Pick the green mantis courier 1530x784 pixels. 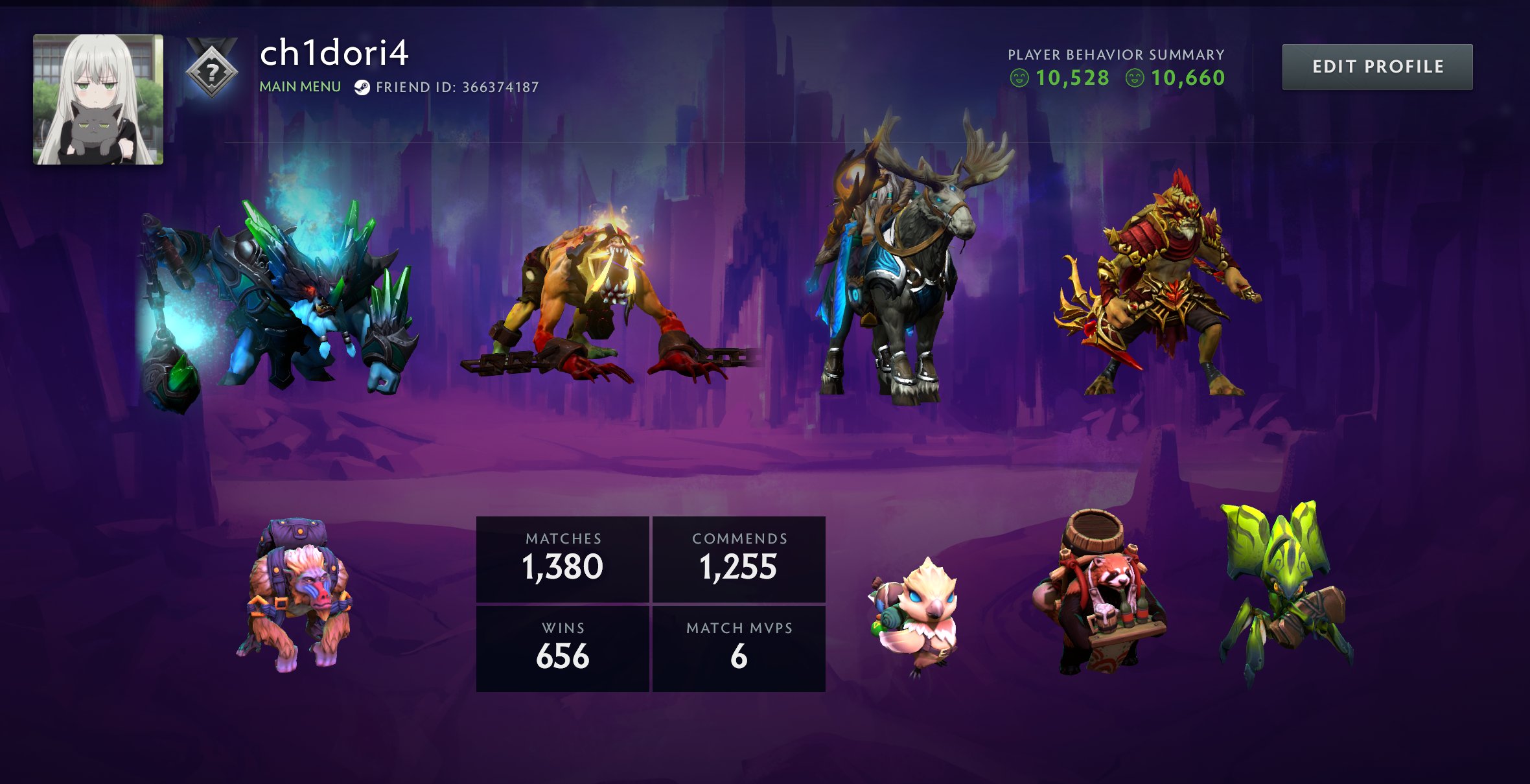[1283, 590]
